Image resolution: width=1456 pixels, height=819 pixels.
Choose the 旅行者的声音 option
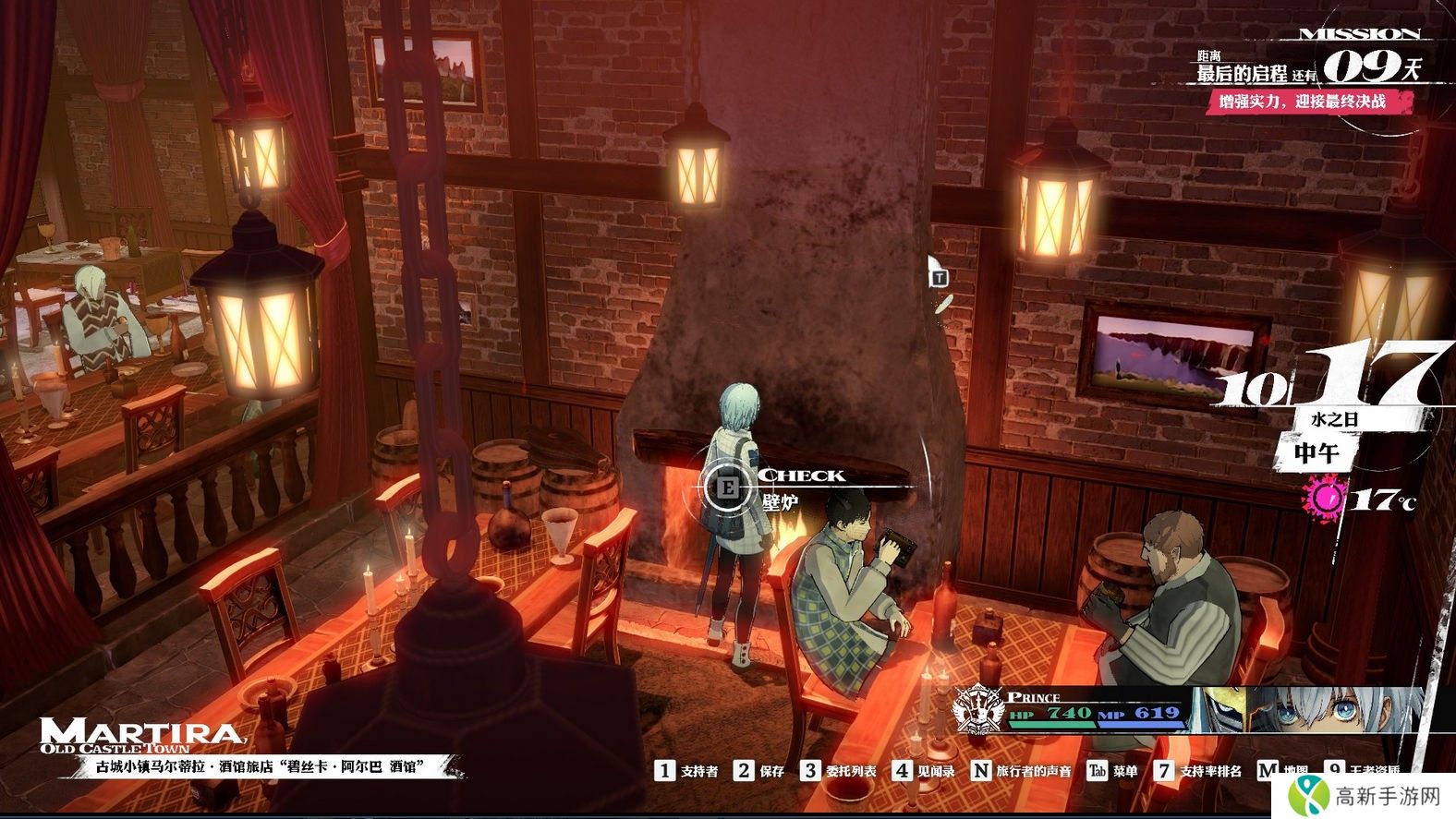tap(1022, 771)
